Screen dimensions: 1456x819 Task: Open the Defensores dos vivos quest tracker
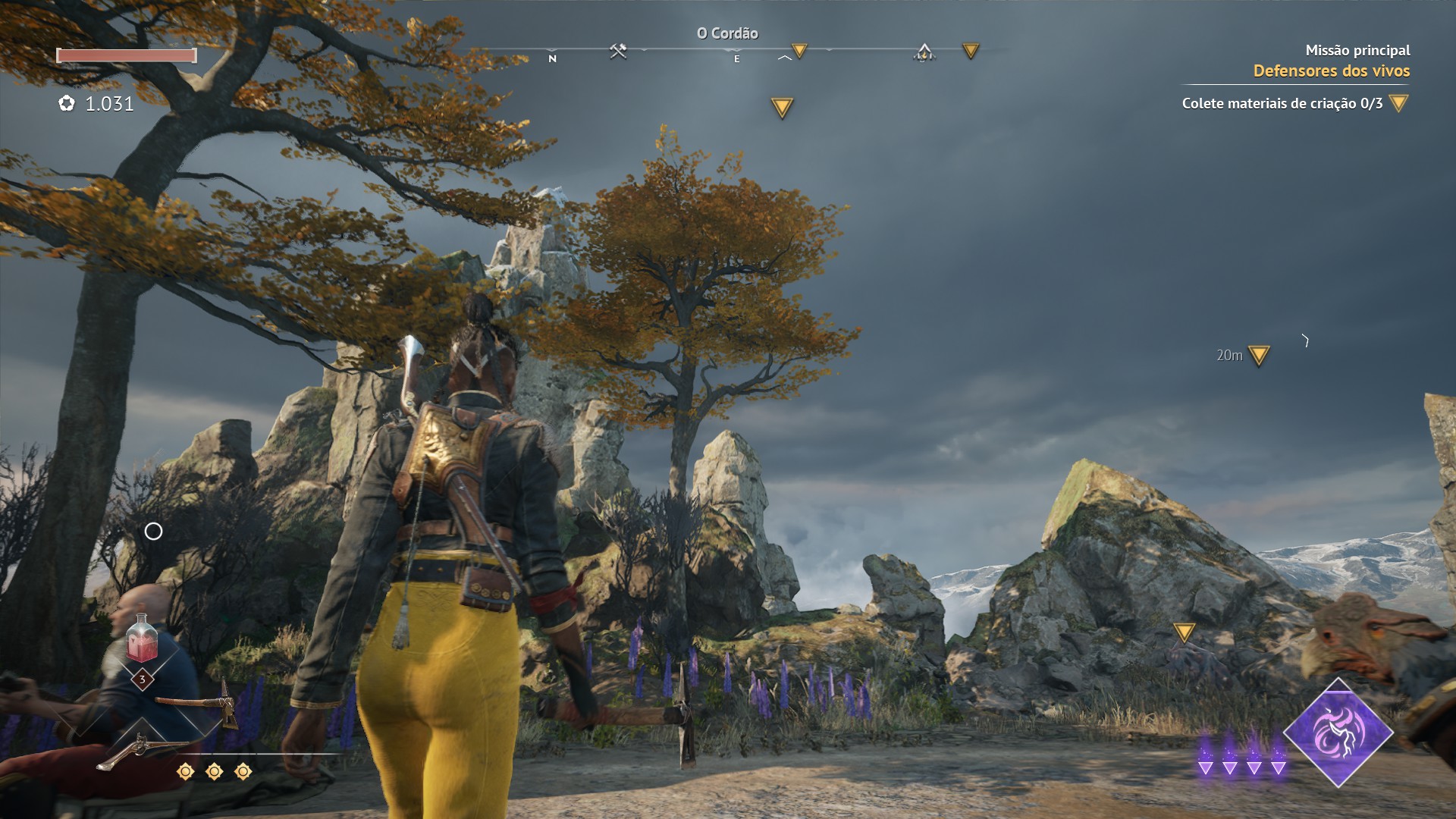coord(1331,71)
